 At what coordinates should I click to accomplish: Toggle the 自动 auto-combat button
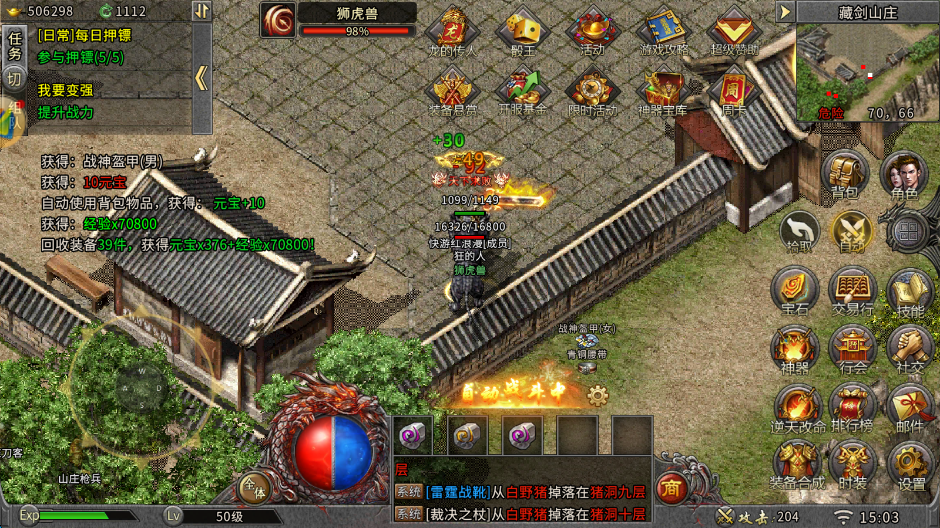point(852,232)
